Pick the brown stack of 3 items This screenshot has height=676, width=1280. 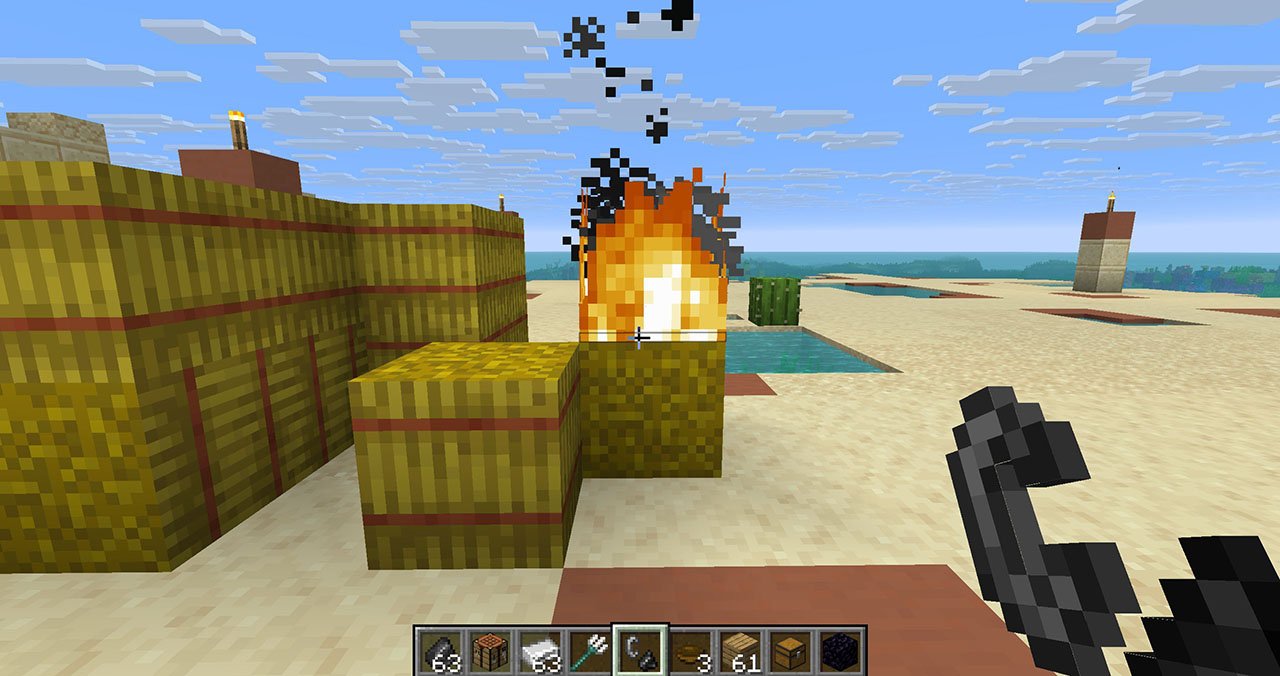point(691,651)
